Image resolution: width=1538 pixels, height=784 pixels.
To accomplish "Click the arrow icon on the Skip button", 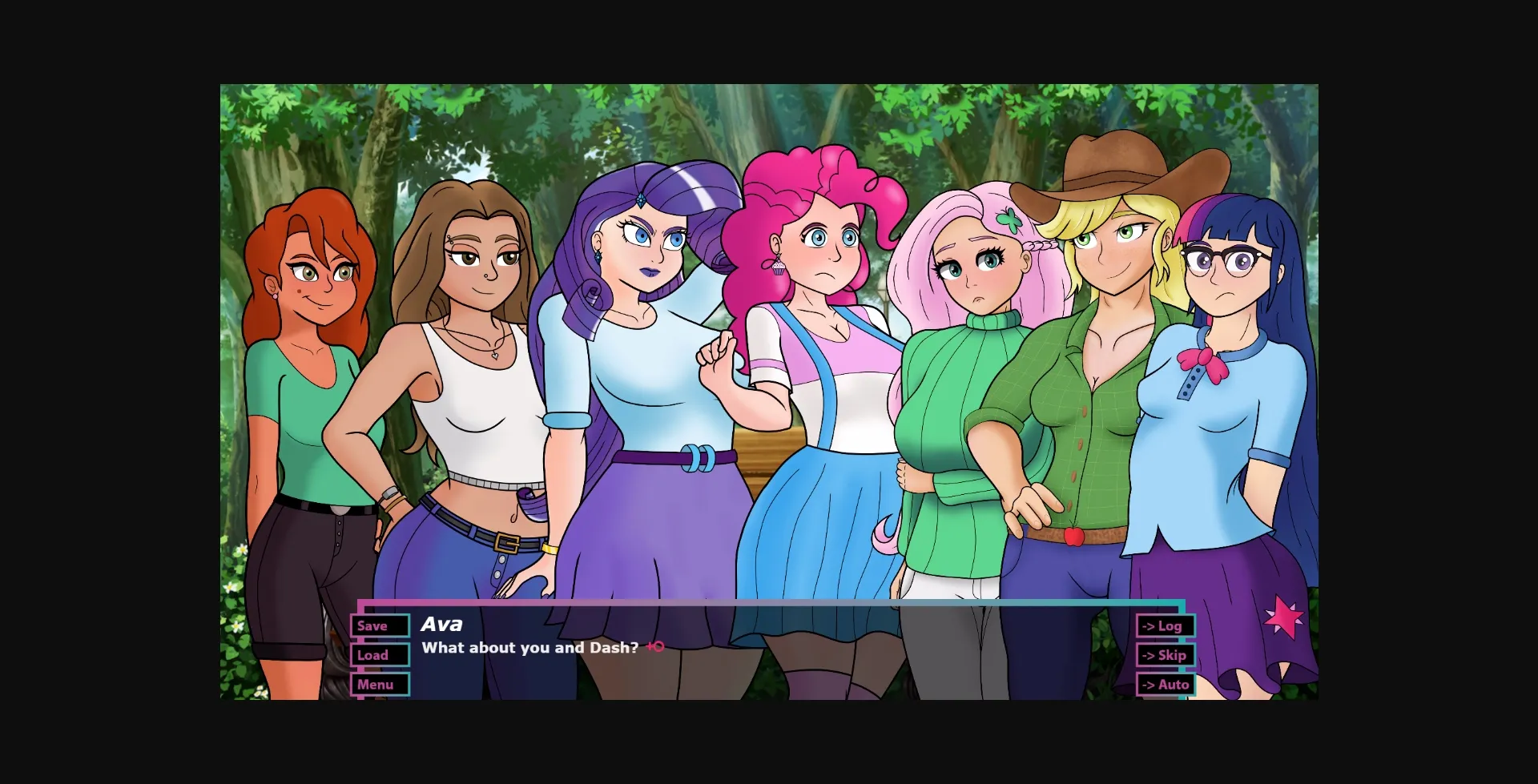I will [1149, 654].
